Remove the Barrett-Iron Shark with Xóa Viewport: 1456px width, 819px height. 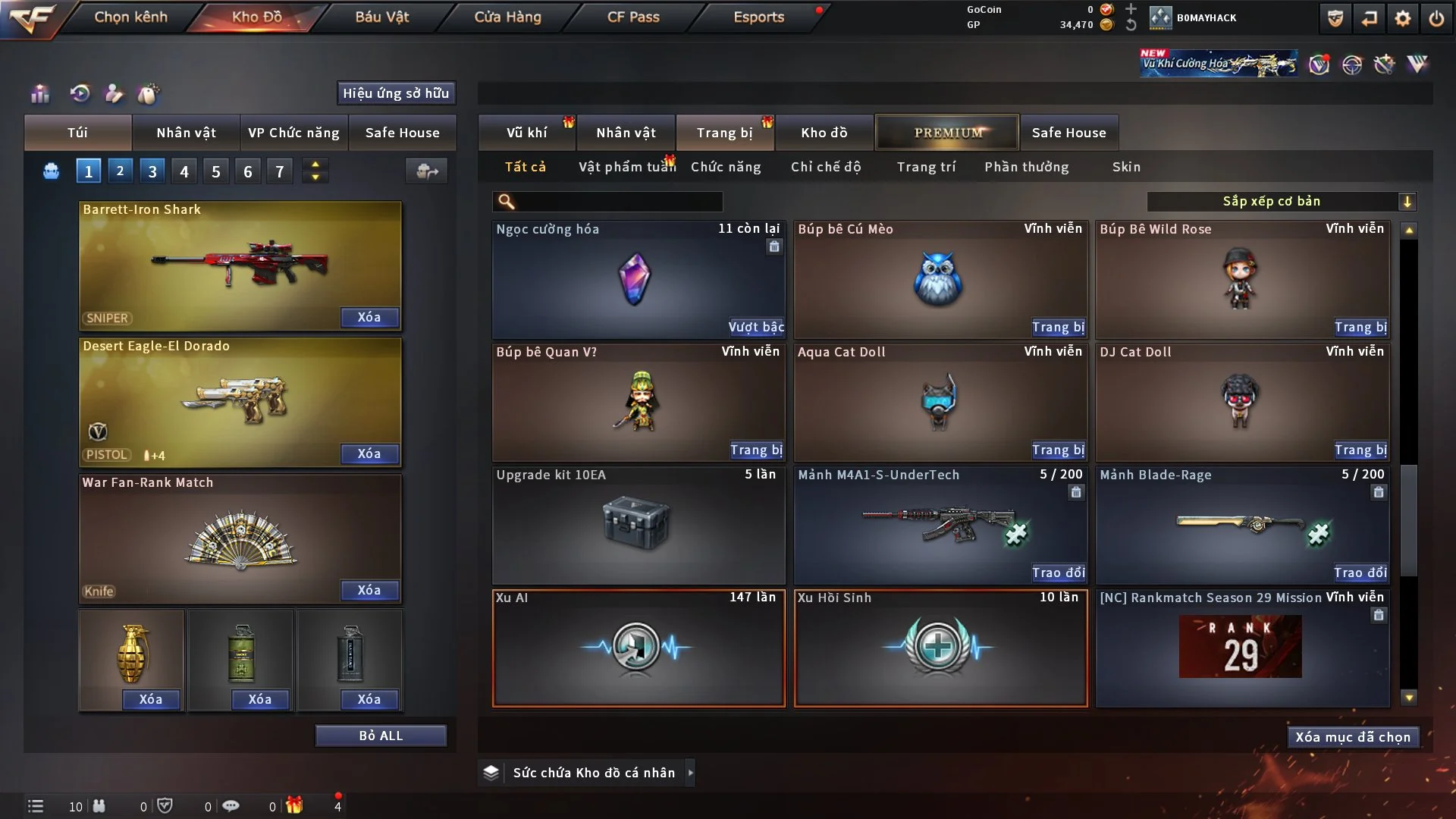[x=369, y=317]
